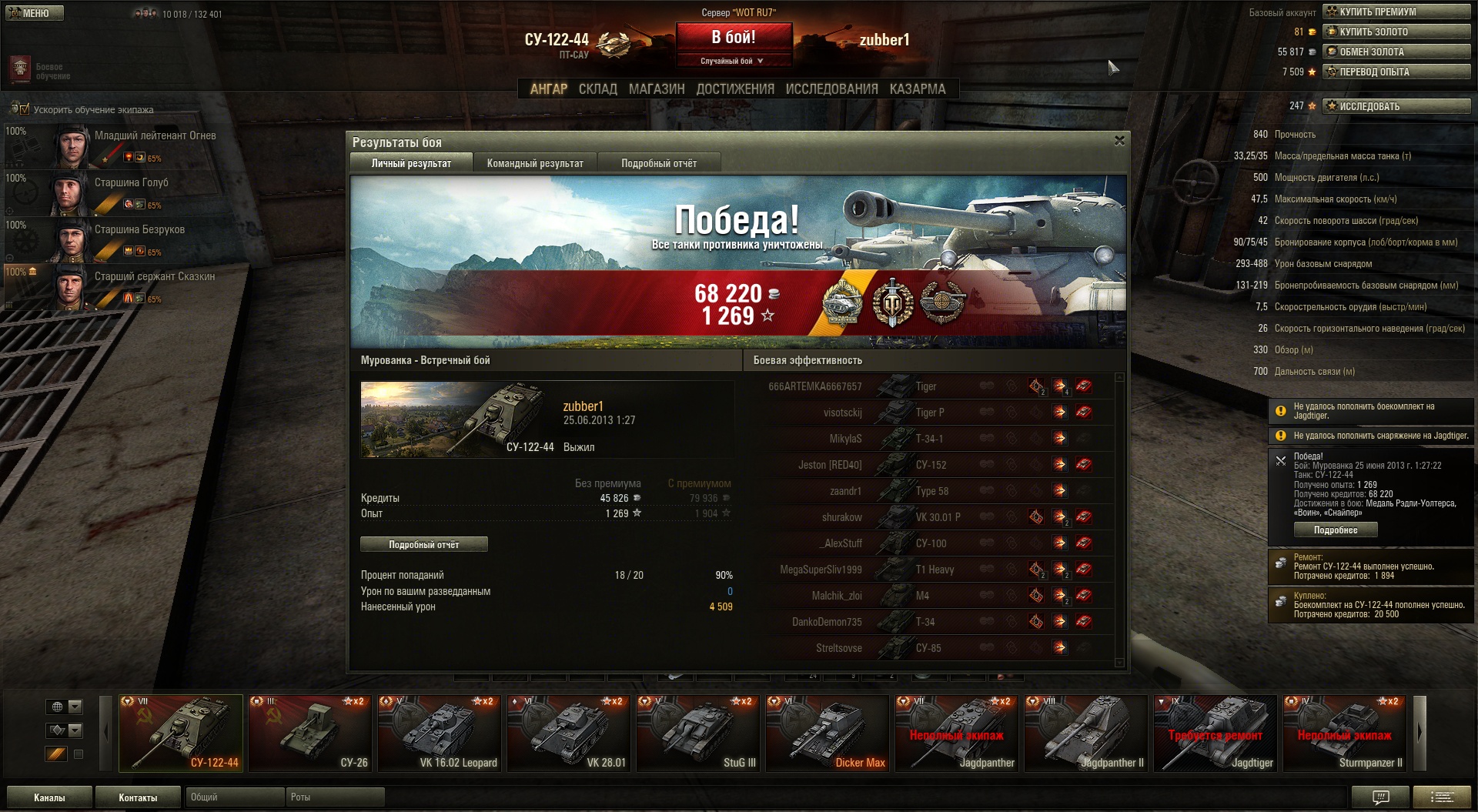Select the СУ-26 tank in carousel
The width and height of the screenshot is (1478, 812).
click(310, 733)
